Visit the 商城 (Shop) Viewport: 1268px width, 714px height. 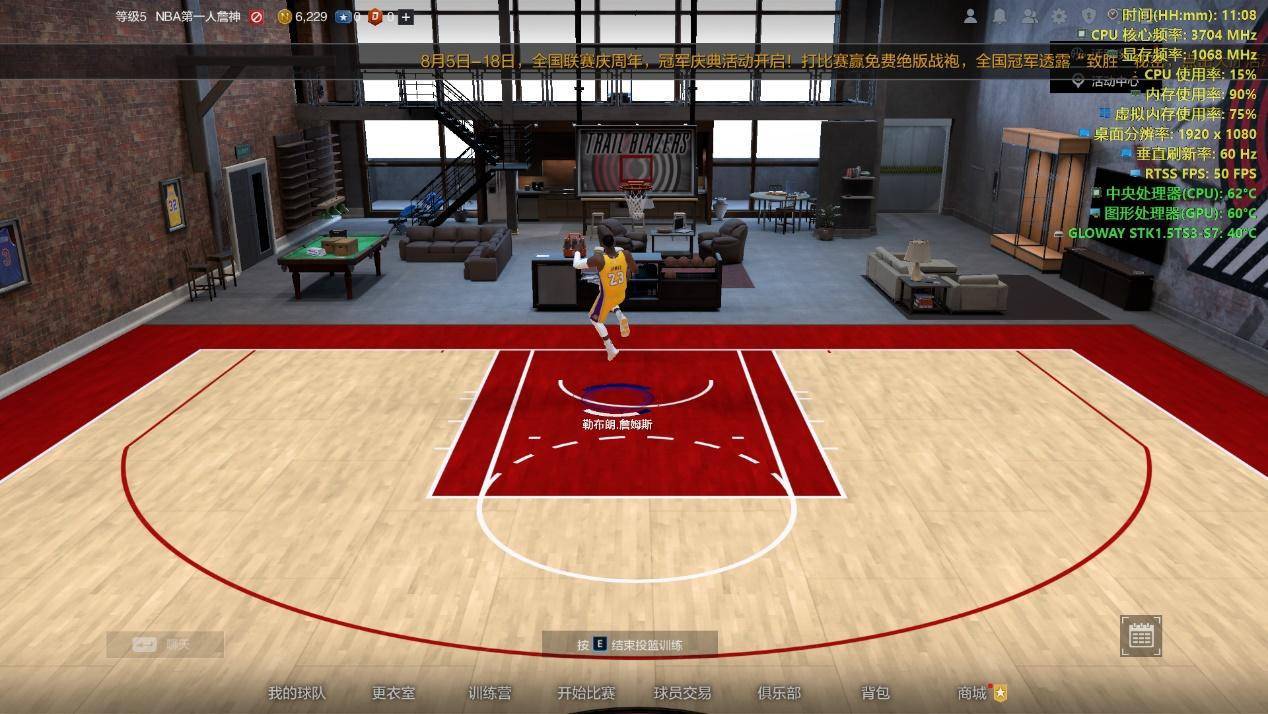(972, 692)
